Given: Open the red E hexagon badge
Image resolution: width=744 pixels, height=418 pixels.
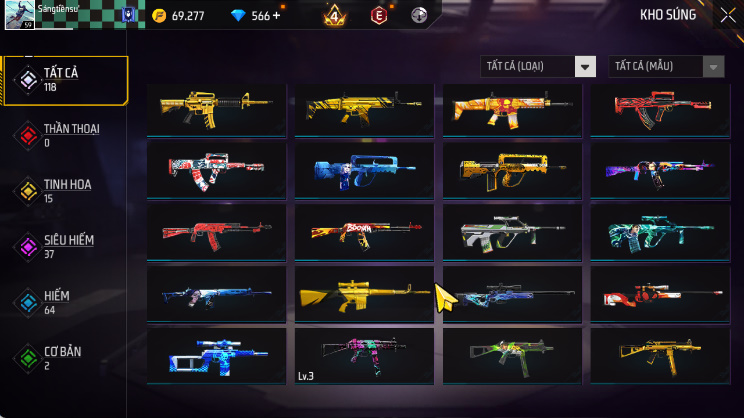Looking at the screenshot, I should click(x=379, y=16).
